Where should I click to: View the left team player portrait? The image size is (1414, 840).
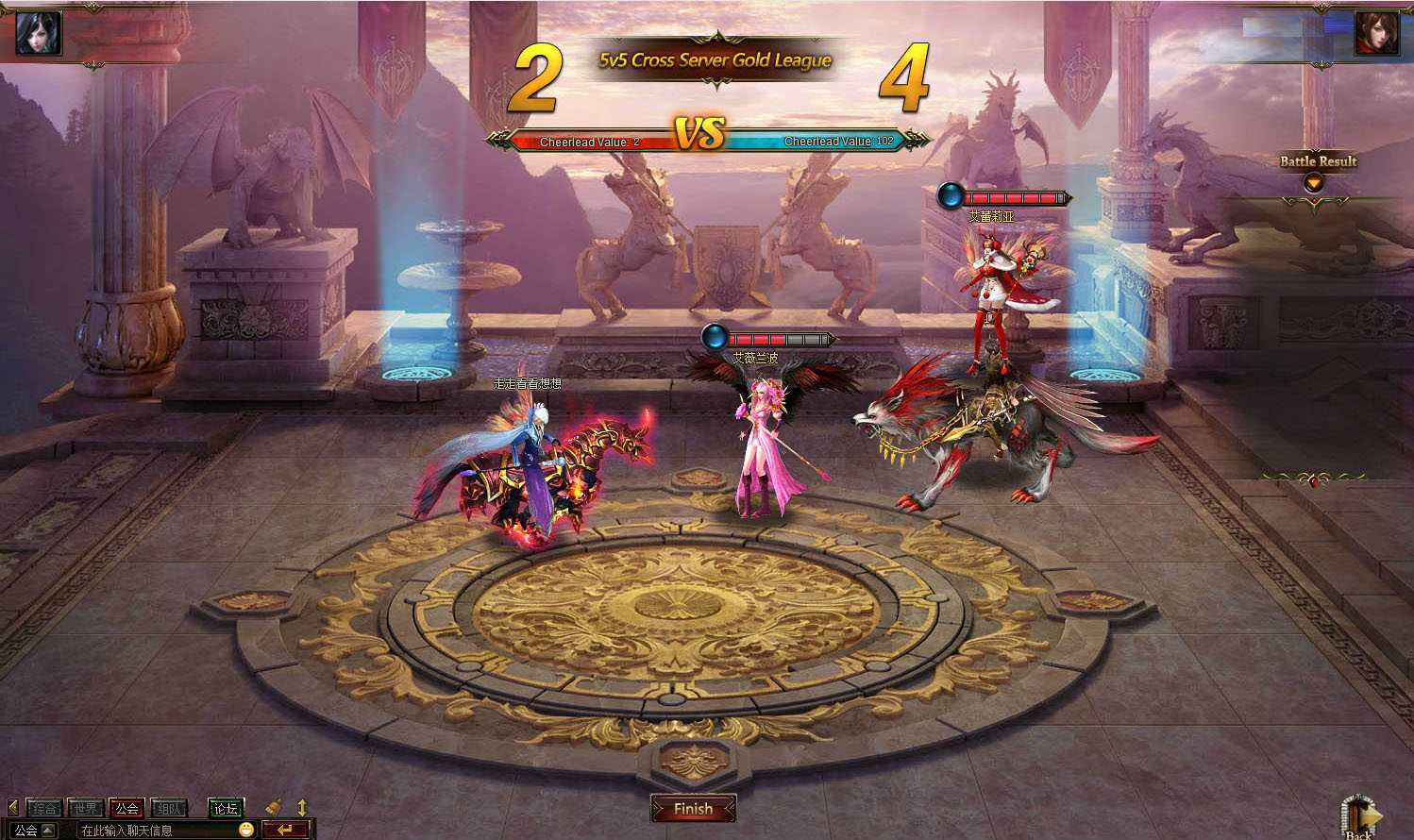[x=39, y=32]
